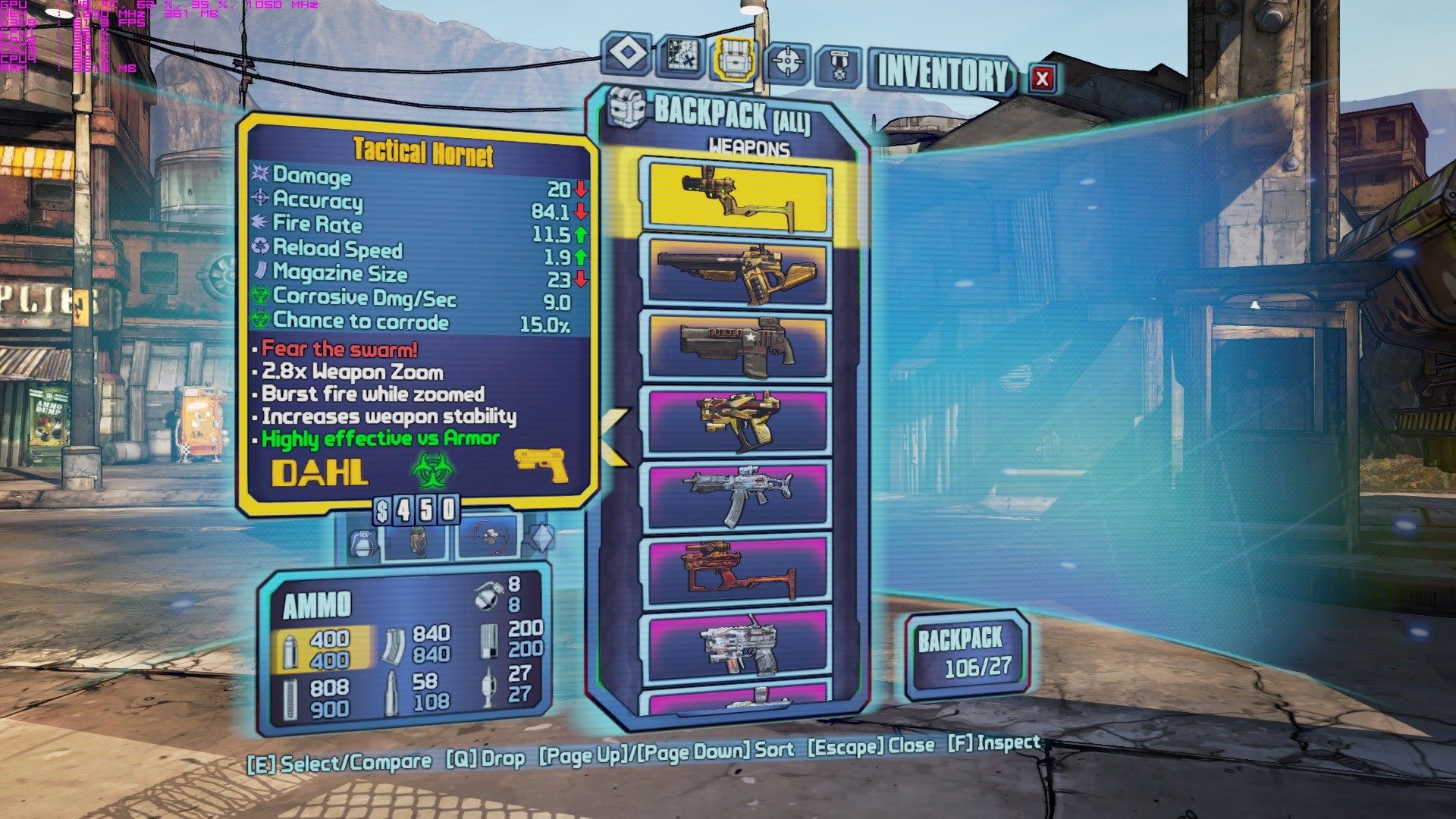
Task: Select the brown pistol with white star
Action: click(737, 346)
